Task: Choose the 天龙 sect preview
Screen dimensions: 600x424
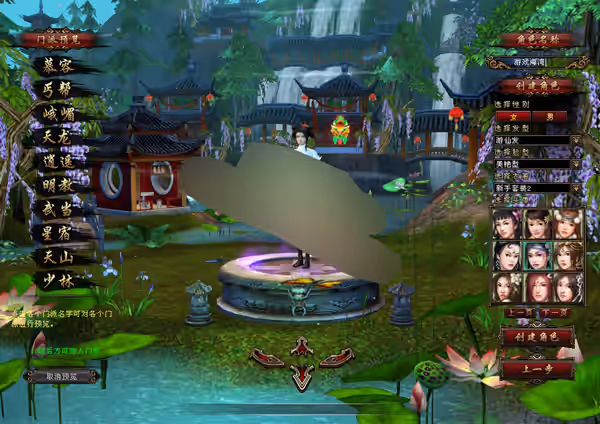Action: click(x=58, y=138)
